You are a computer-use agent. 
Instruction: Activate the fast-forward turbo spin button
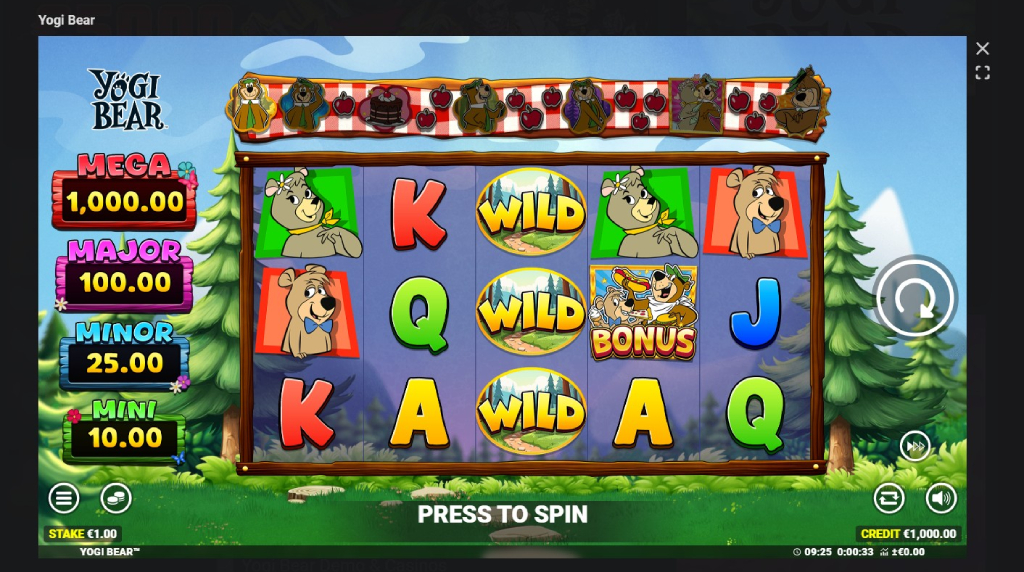914,446
